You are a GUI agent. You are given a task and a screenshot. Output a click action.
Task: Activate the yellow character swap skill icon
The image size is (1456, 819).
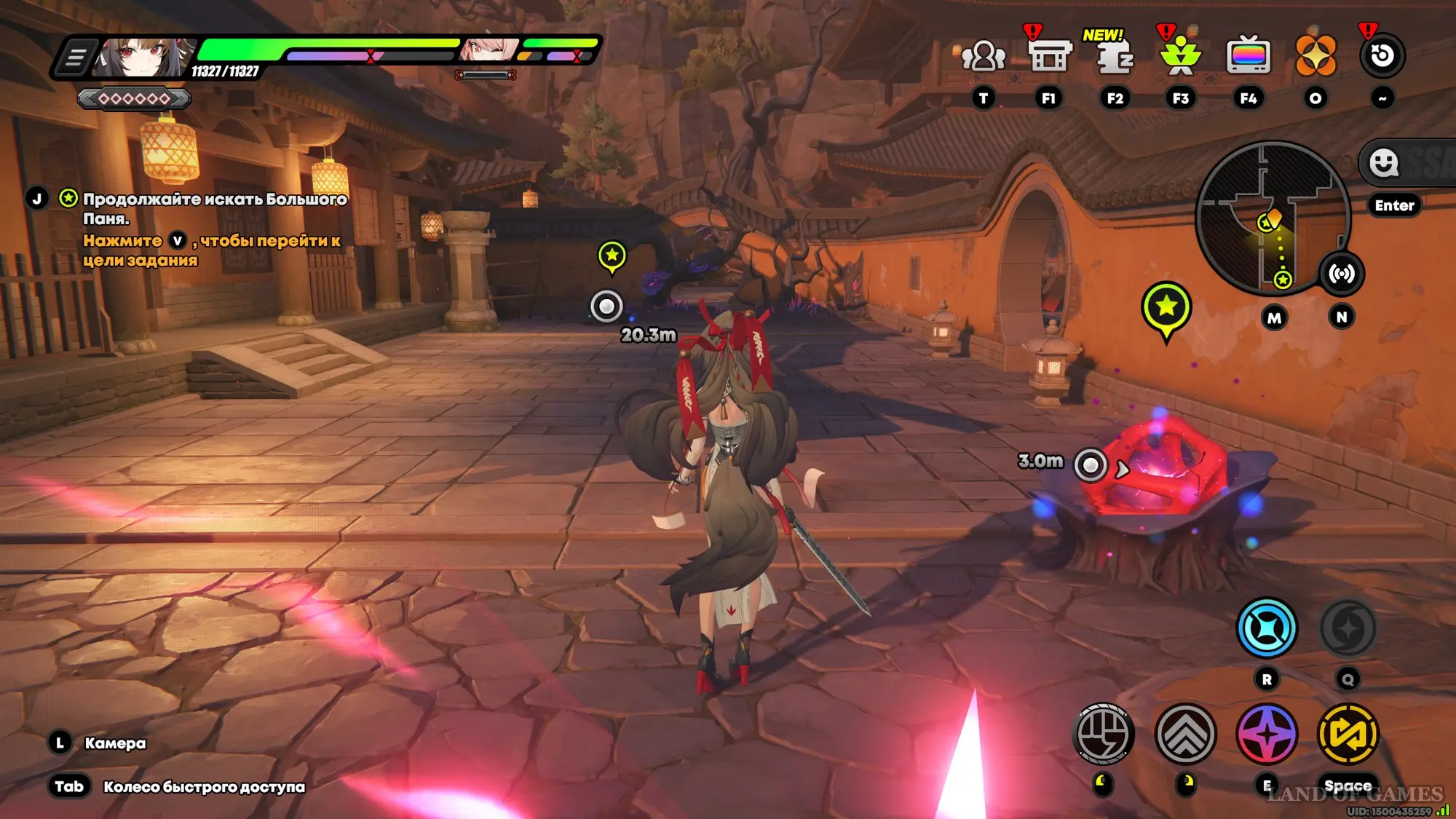click(x=1348, y=734)
